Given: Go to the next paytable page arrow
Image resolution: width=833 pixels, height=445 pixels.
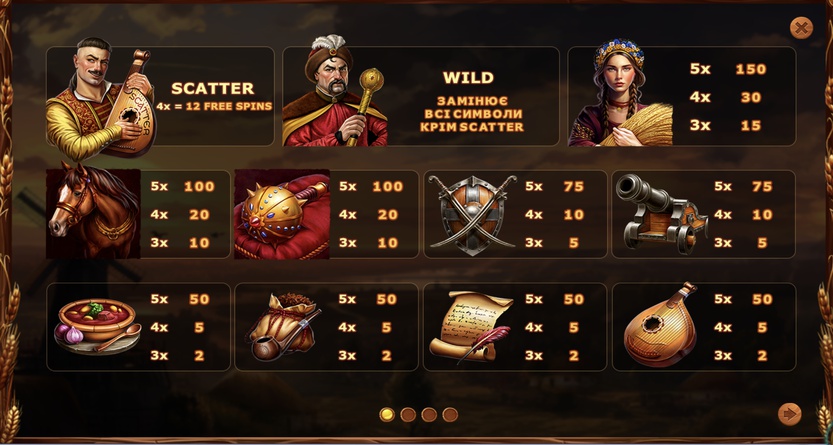Looking at the screenshot, I should coord(789,413).
